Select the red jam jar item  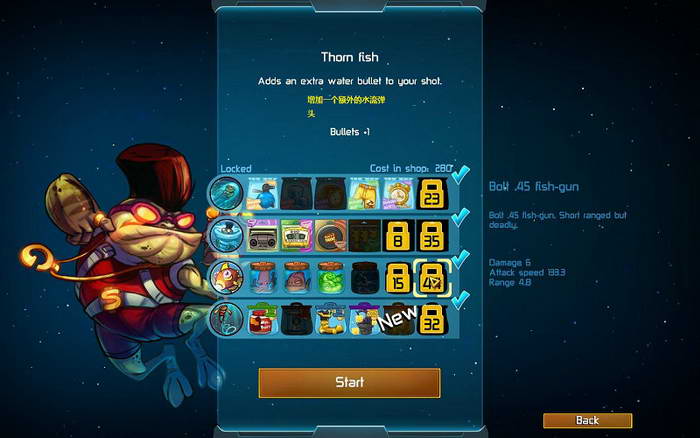tap(262, 320)
